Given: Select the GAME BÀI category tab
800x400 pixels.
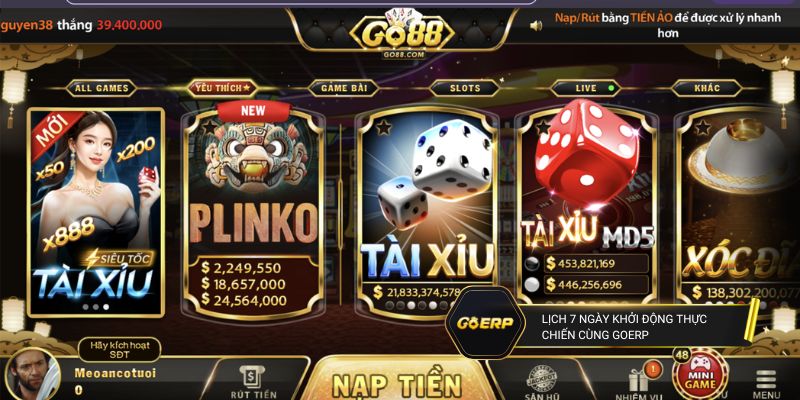Looking at the screenshot, I should click(342, 88).
